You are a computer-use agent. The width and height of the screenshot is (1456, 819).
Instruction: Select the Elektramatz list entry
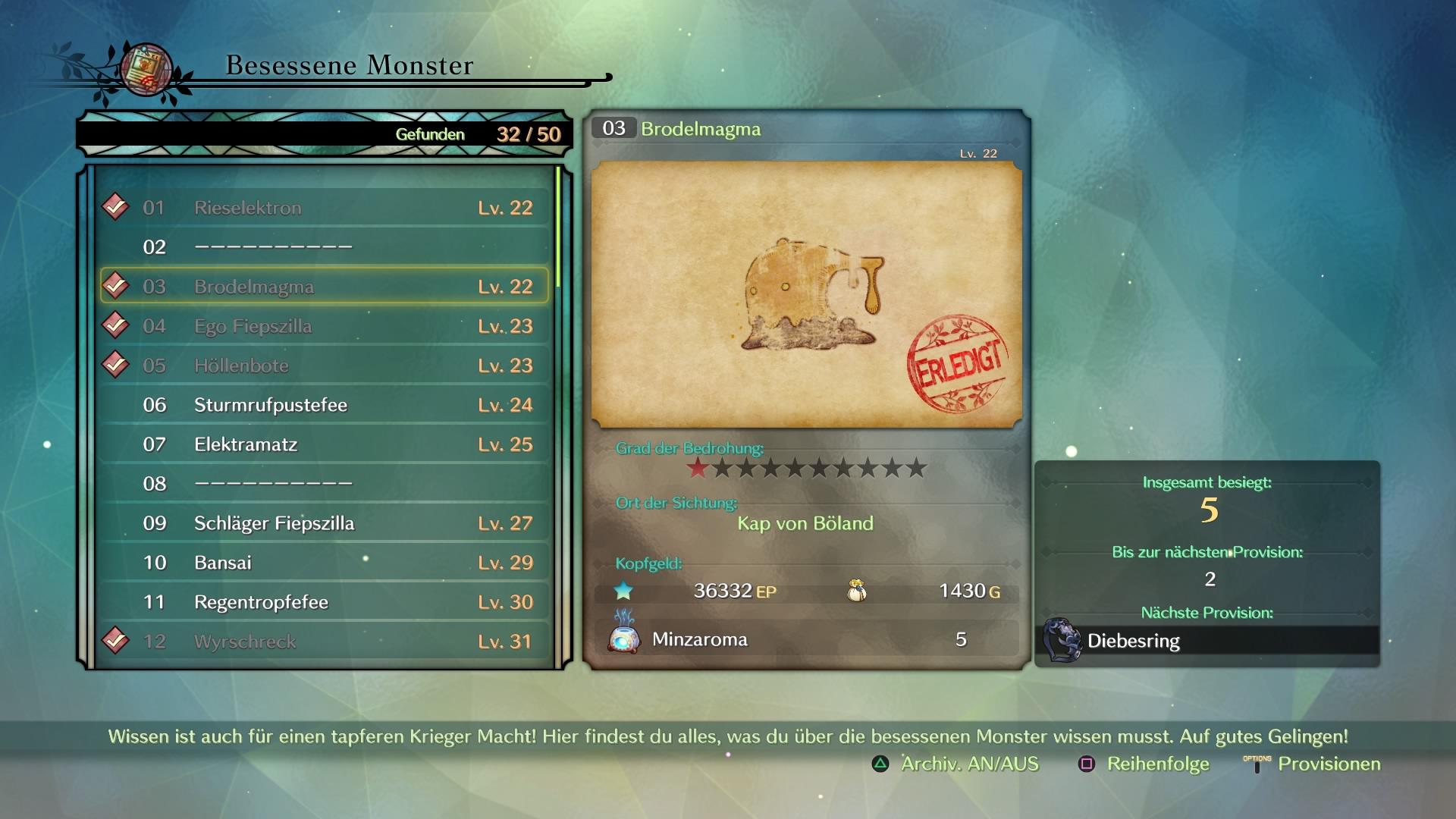[x=325, y=444]
